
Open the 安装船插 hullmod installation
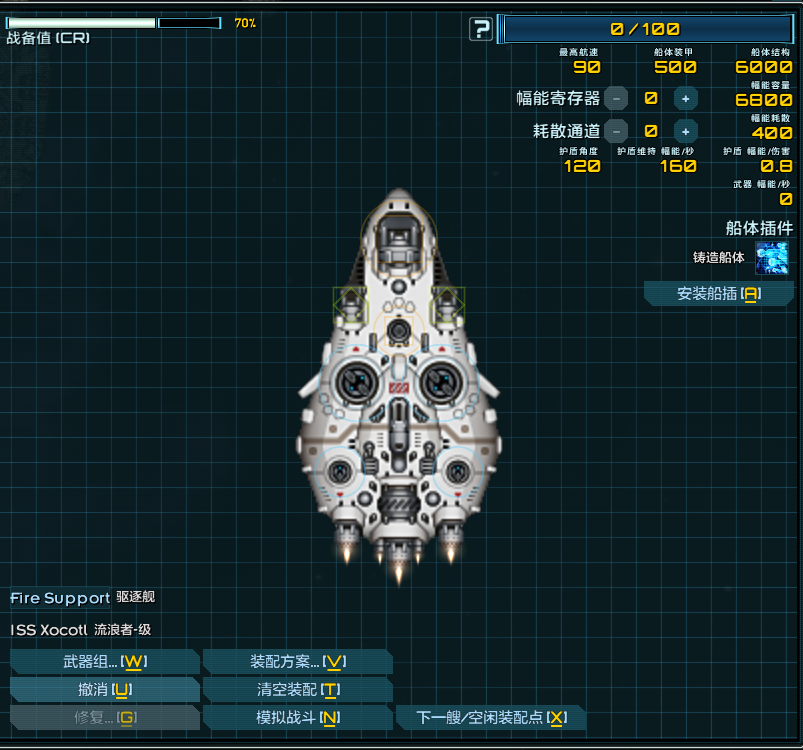coord(718,293)
